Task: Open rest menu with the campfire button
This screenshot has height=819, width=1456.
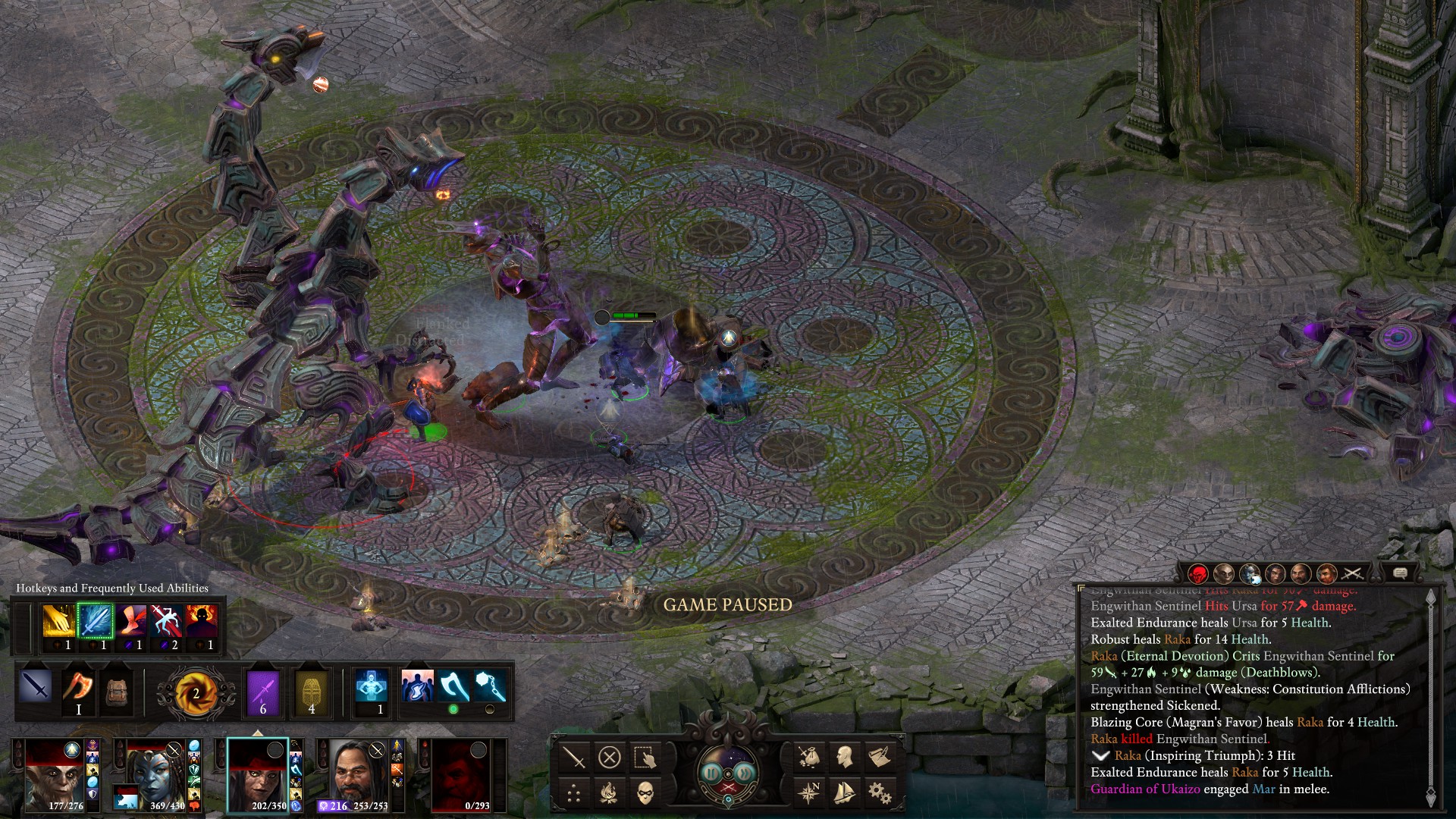Action: coord(609,793)
